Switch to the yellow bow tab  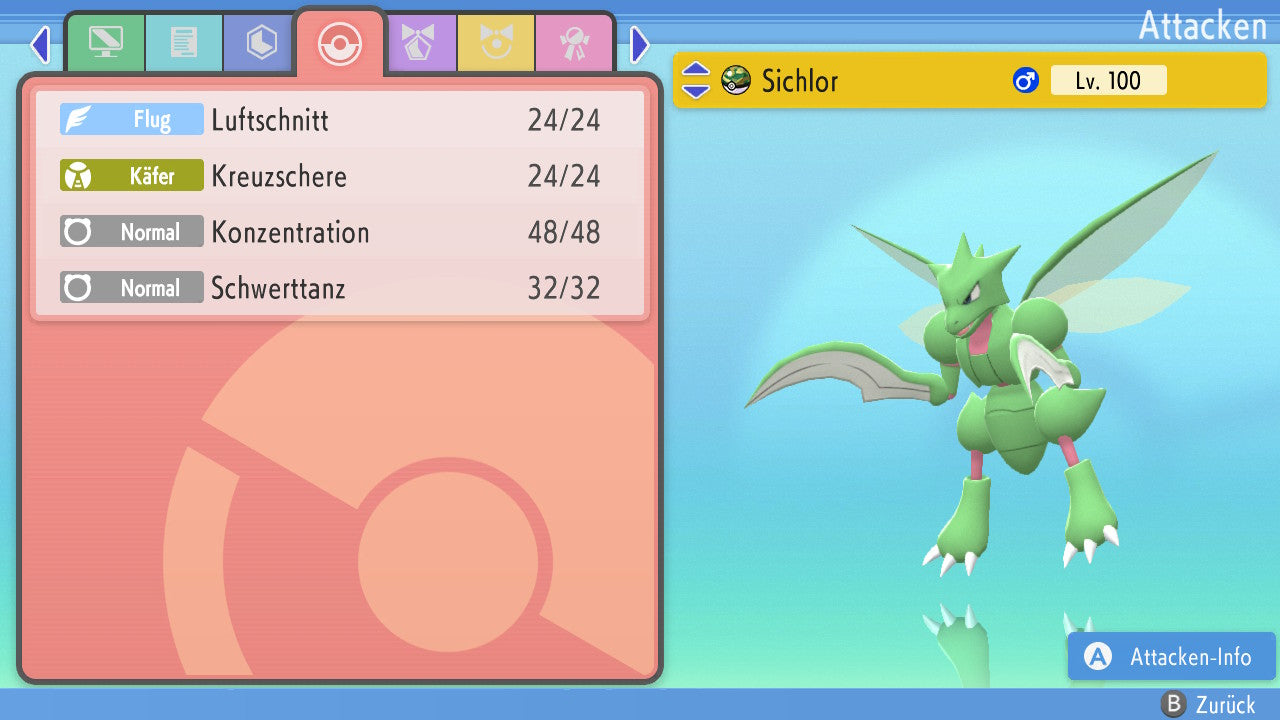click(496, 43)
